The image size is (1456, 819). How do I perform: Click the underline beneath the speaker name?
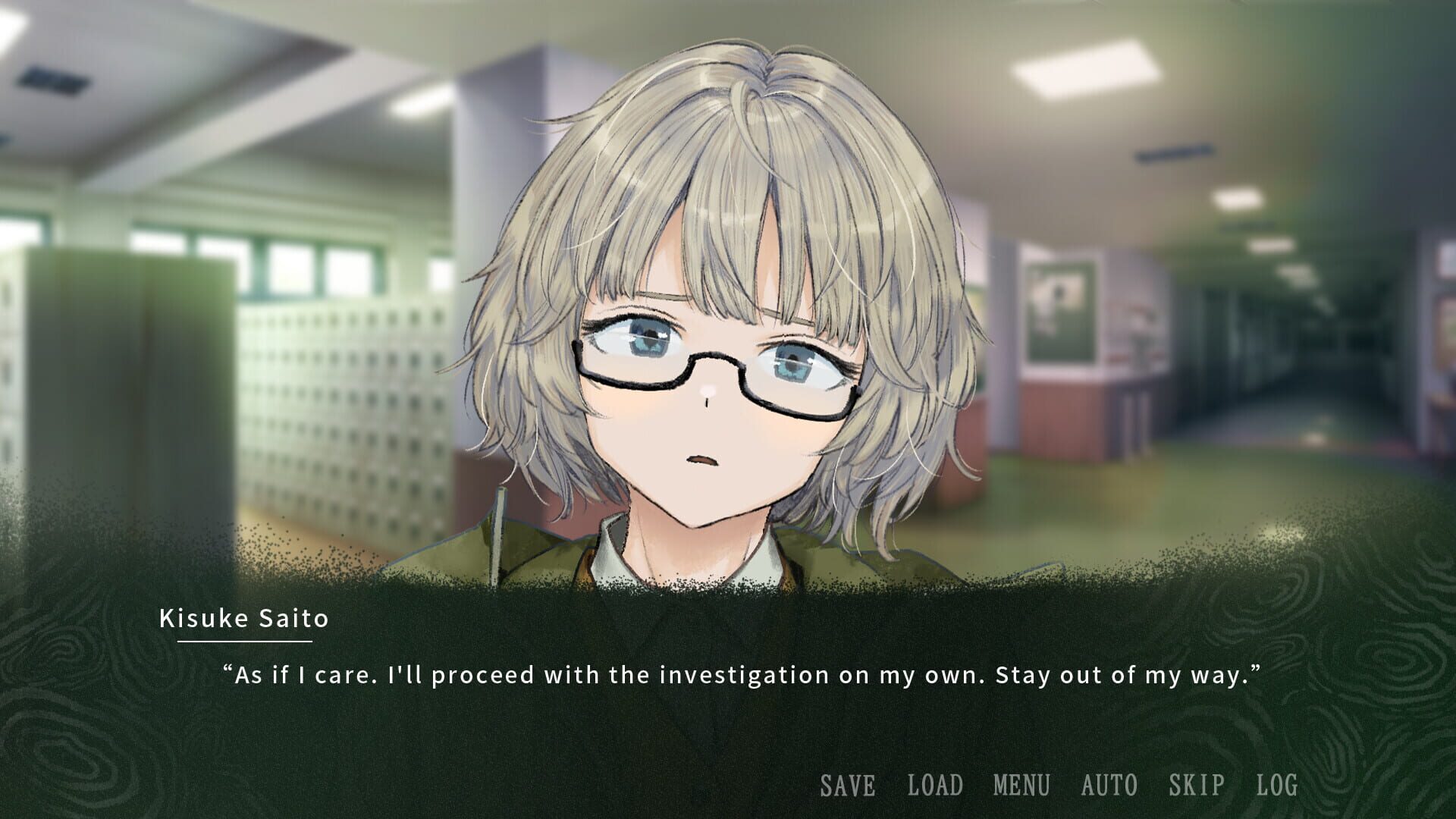pyautogui.click(x=244, y=642)
